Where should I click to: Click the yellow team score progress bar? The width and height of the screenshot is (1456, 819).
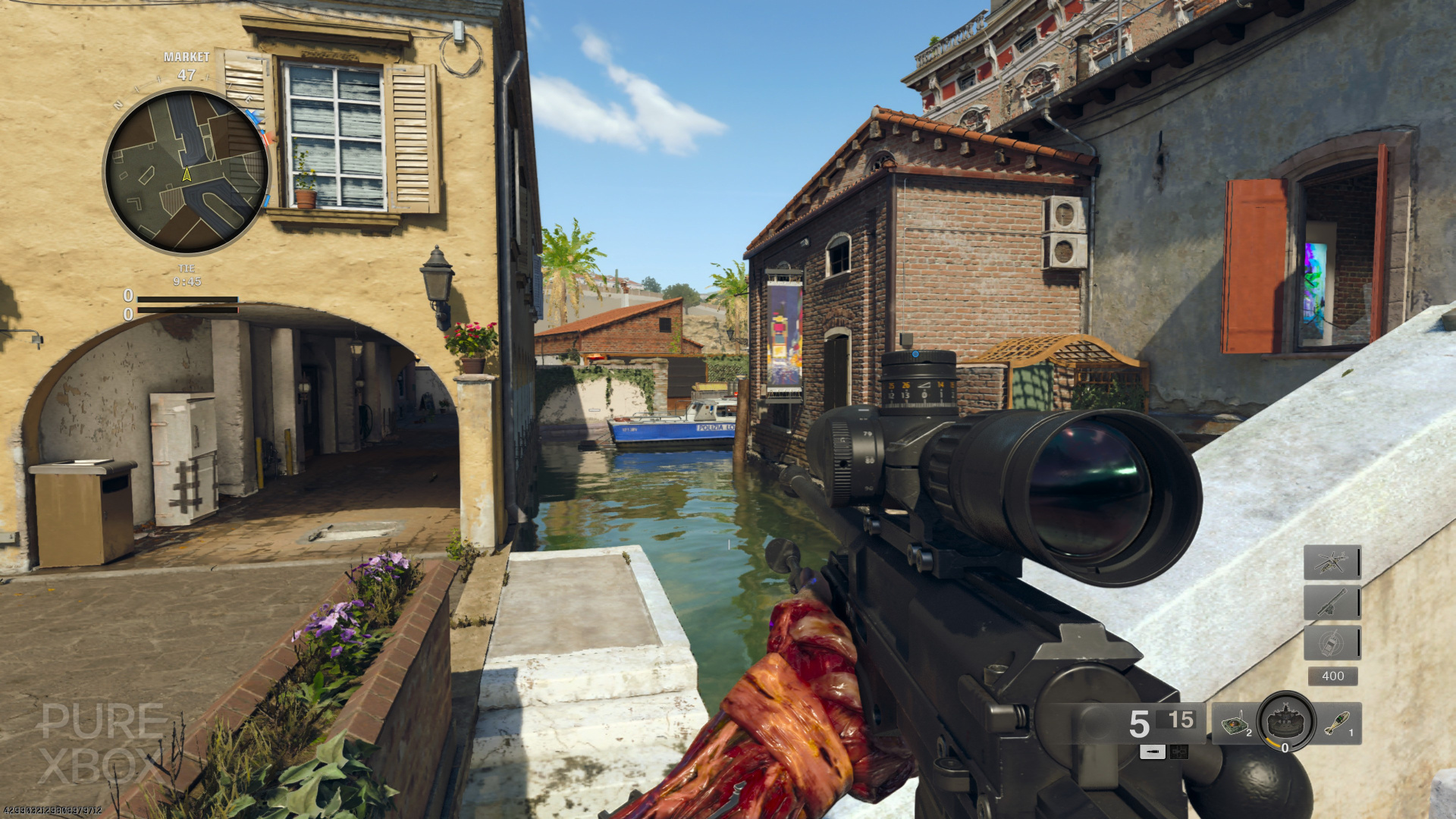pos(188,297)
